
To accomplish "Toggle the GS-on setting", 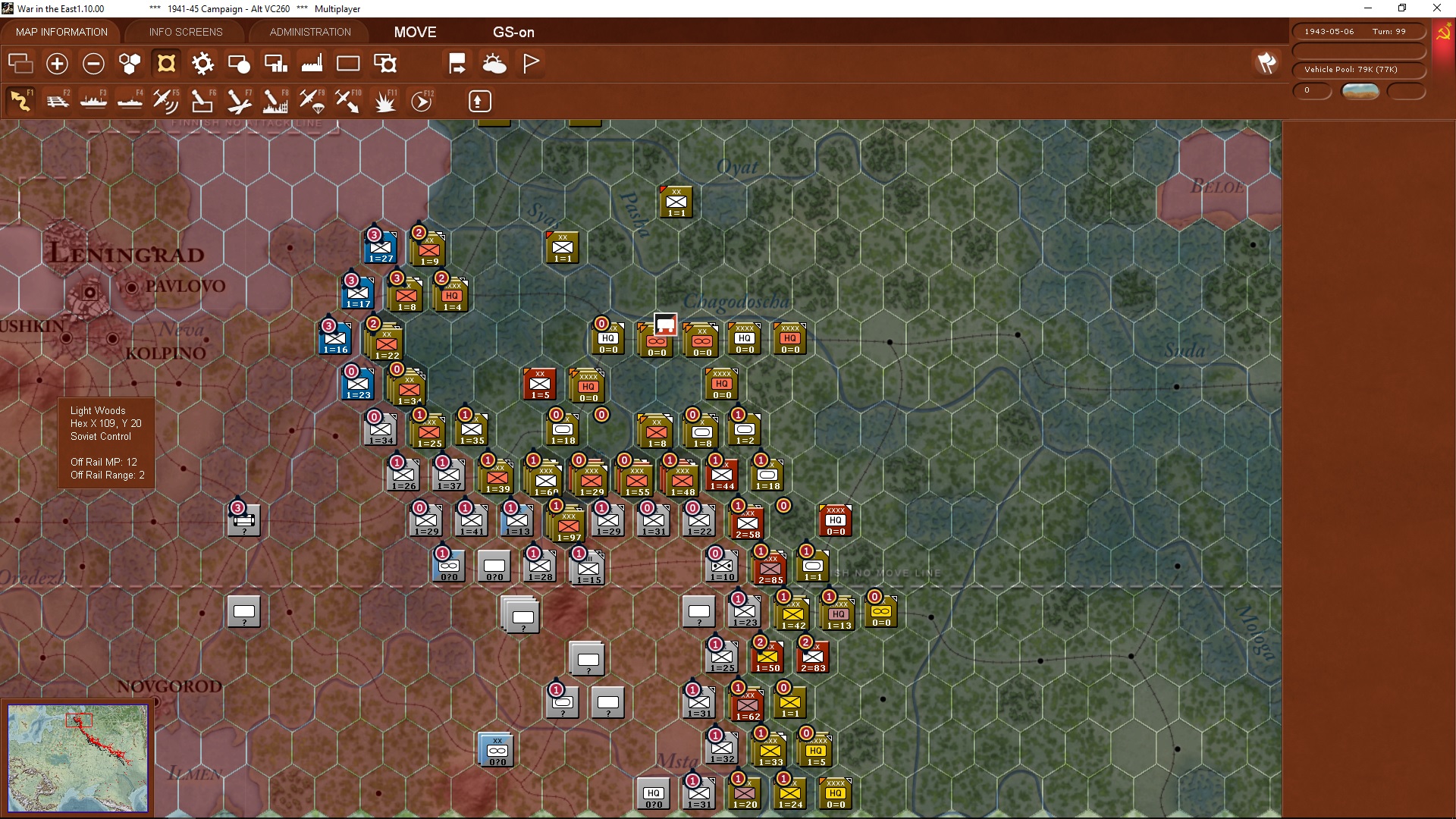I will point(514,32).
